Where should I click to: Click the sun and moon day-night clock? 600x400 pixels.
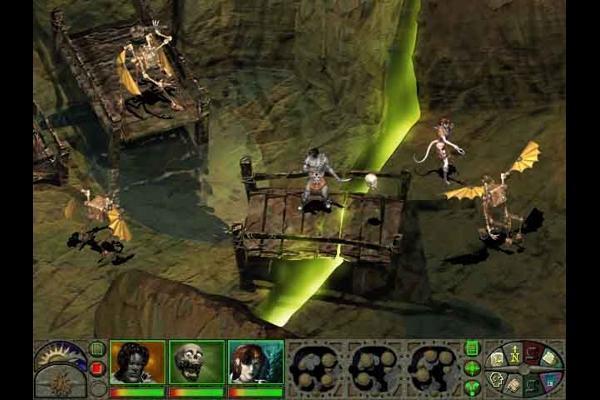tap(59, 358)
